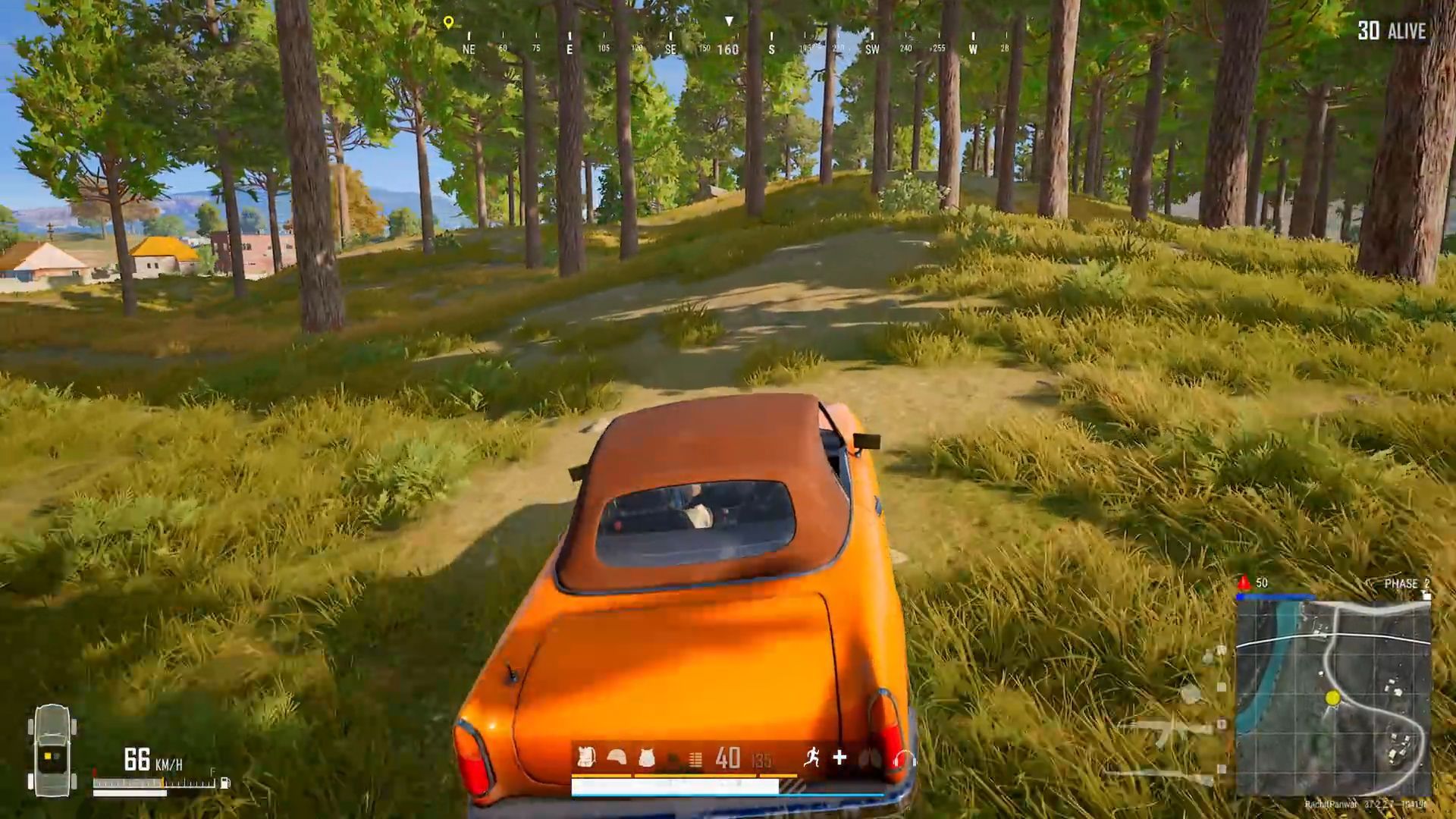Click the sprinting runner status icon

click(812, 757)
